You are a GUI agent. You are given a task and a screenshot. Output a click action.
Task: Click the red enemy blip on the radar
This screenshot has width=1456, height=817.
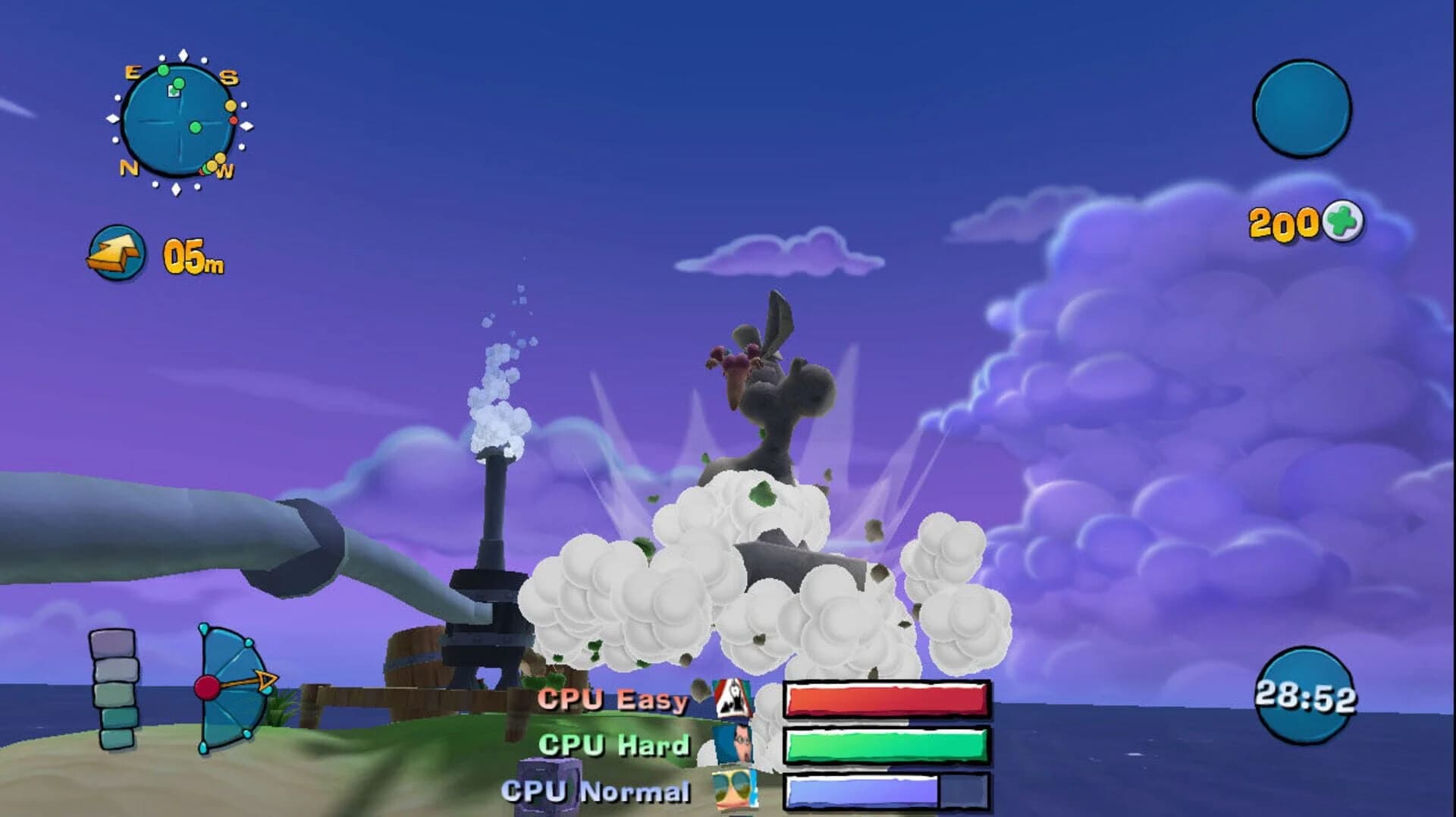(234, 121)
